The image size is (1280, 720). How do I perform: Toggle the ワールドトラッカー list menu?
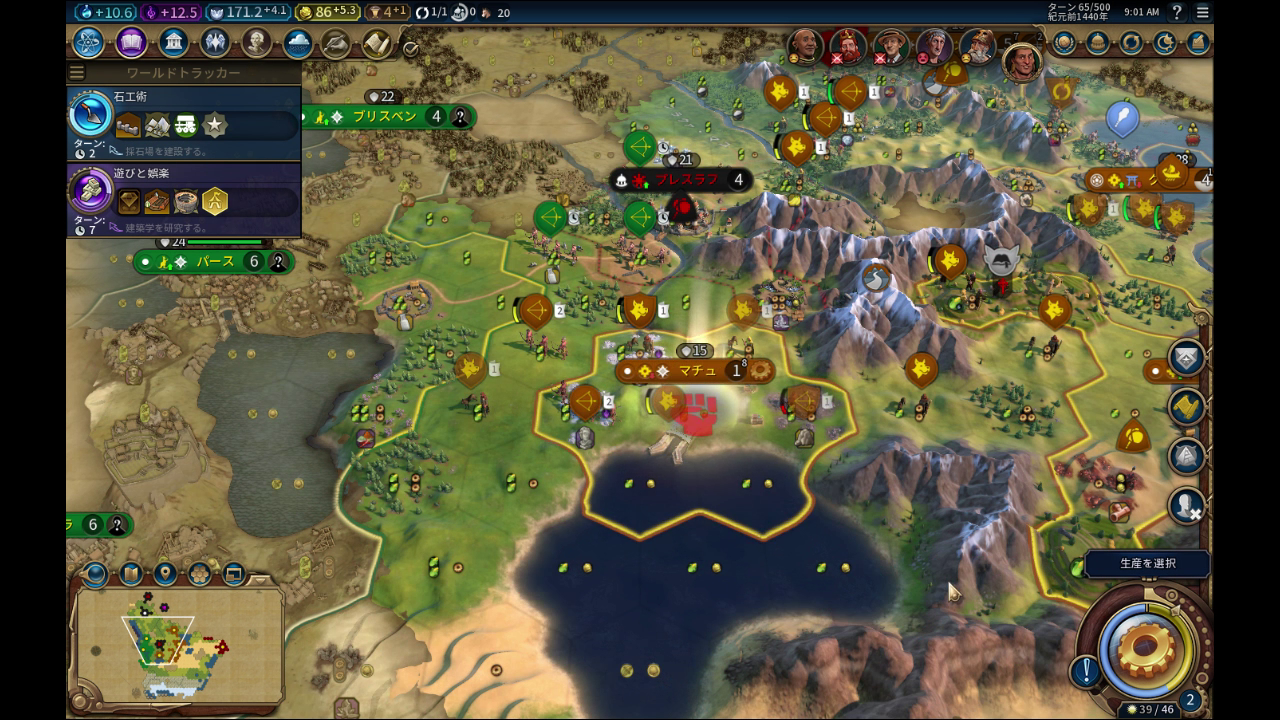click(77, 73)
